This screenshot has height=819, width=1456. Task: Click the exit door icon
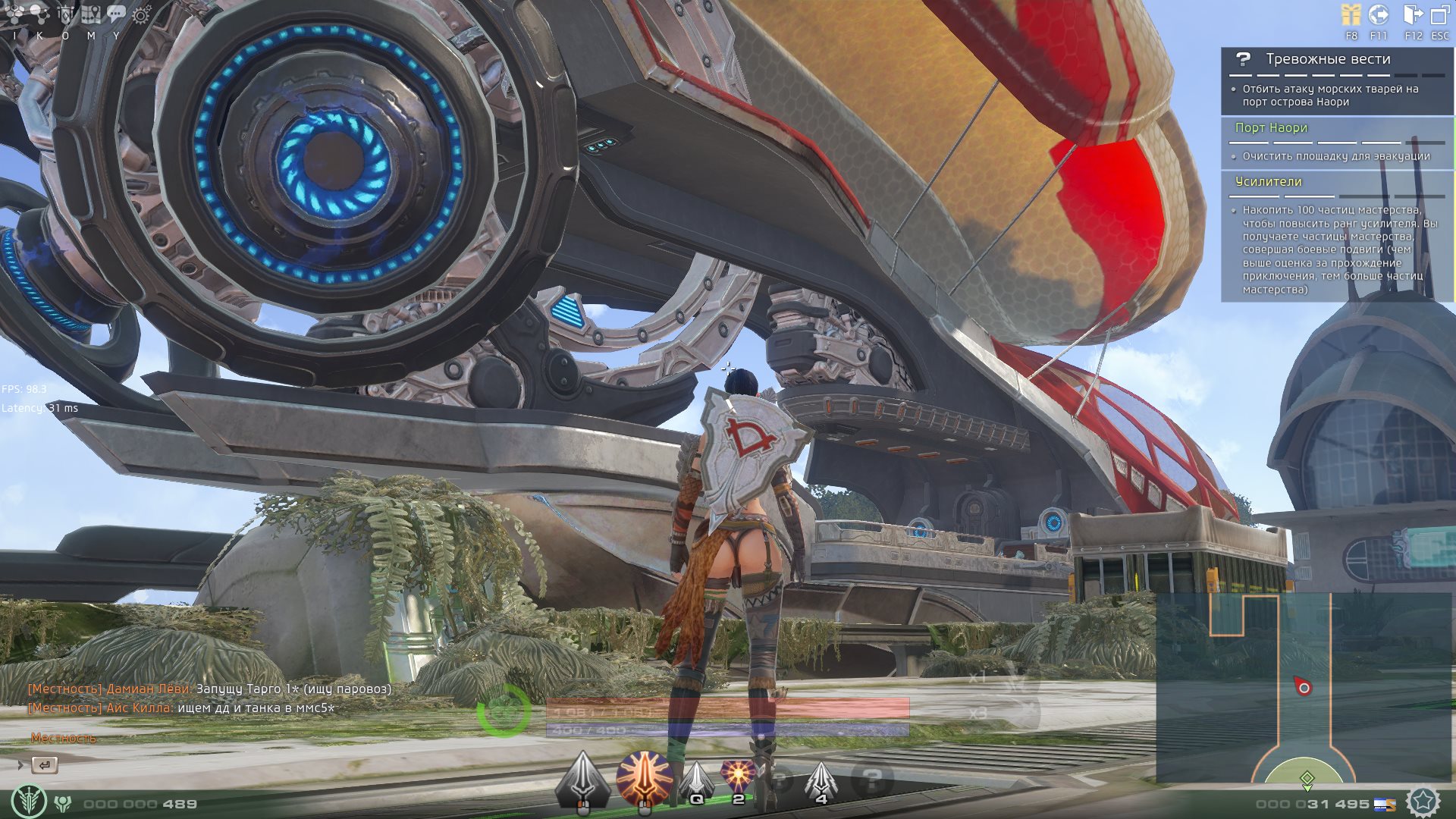(1413, 15)
